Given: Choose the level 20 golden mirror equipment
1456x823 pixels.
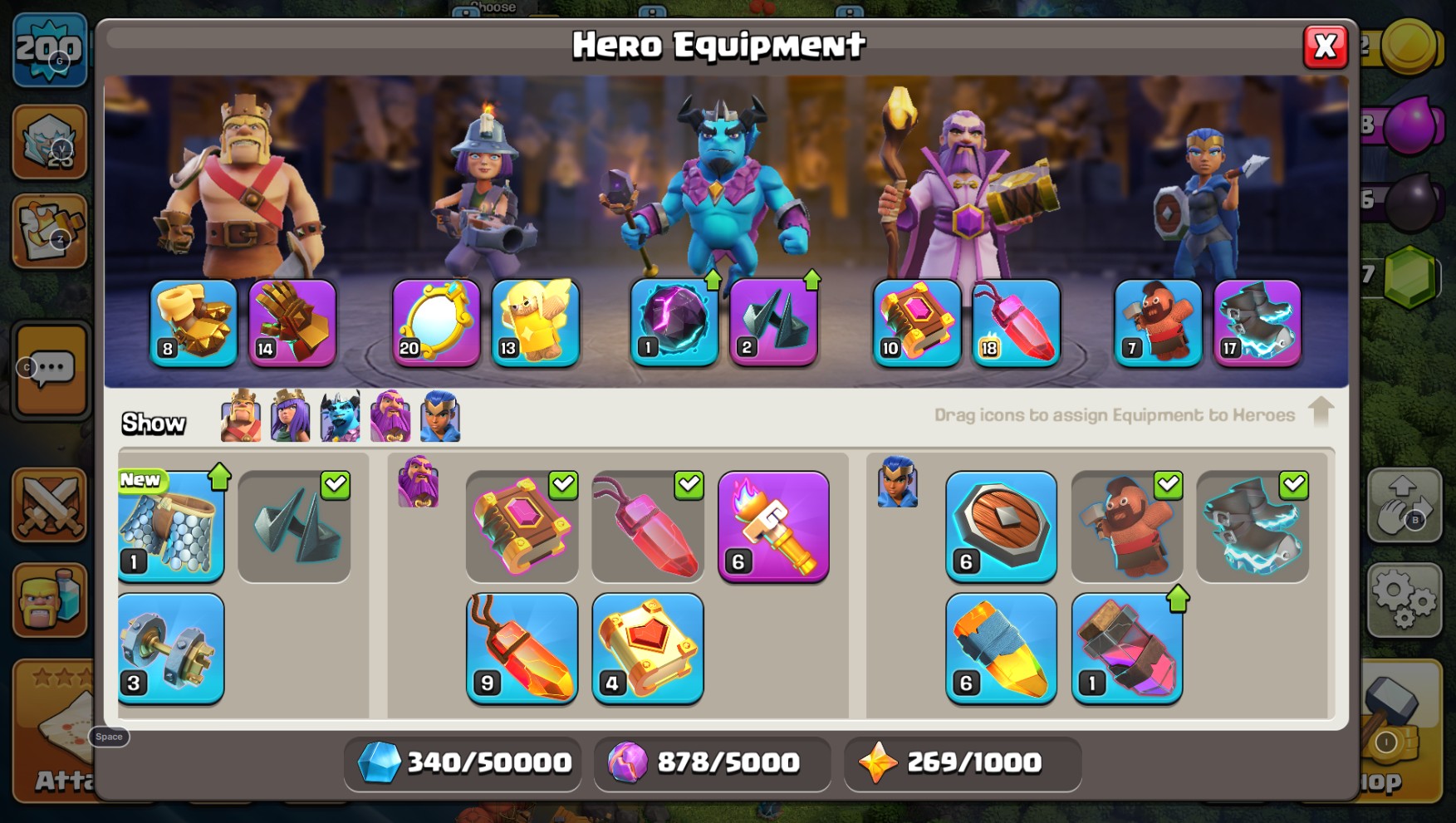Looking at the screenshot, I should click(436, 322).
